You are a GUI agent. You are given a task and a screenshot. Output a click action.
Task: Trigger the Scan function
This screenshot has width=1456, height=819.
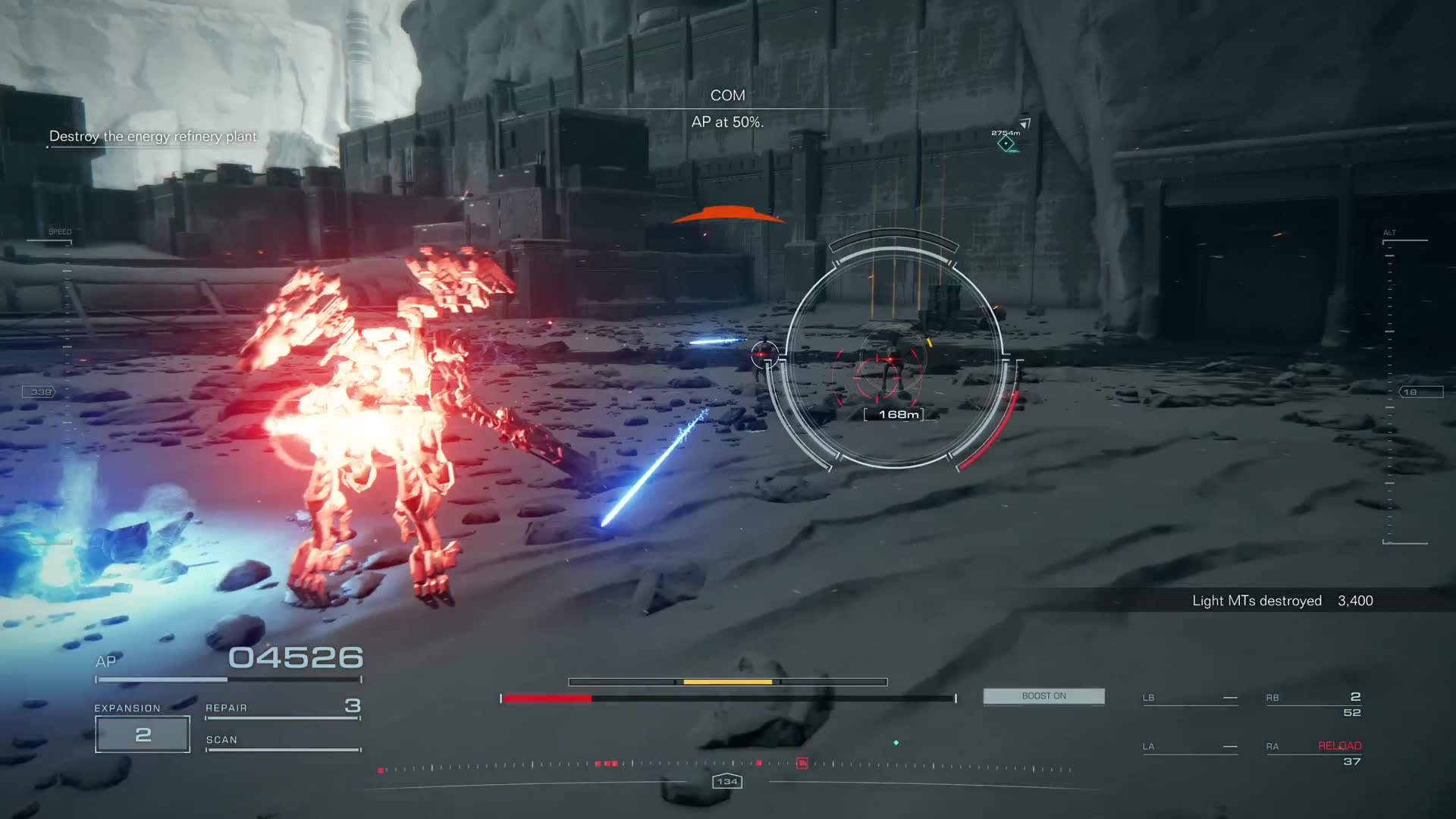[282, 741]
